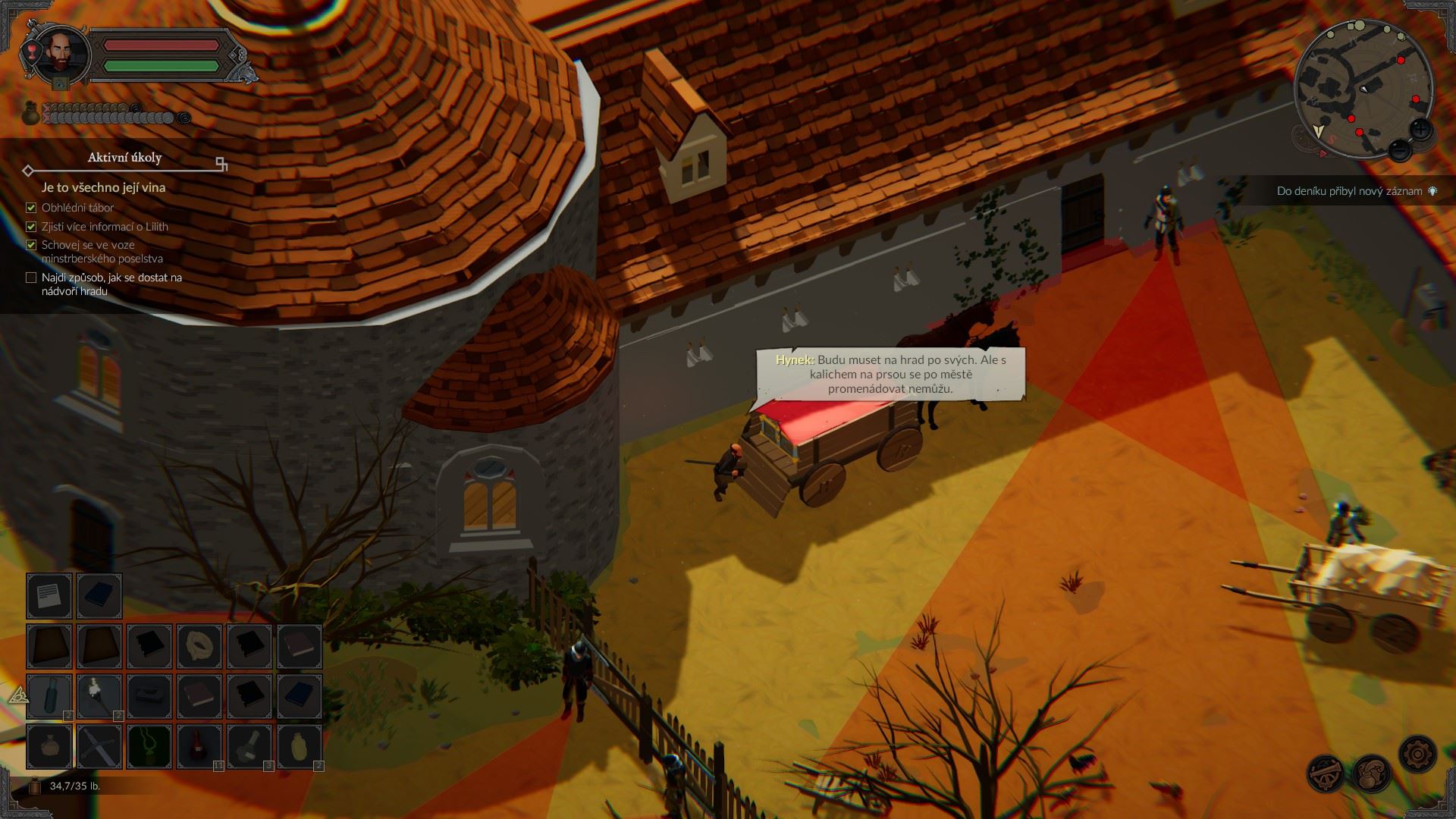
Task: Open the torch item in the inventory
Action: 99,695
